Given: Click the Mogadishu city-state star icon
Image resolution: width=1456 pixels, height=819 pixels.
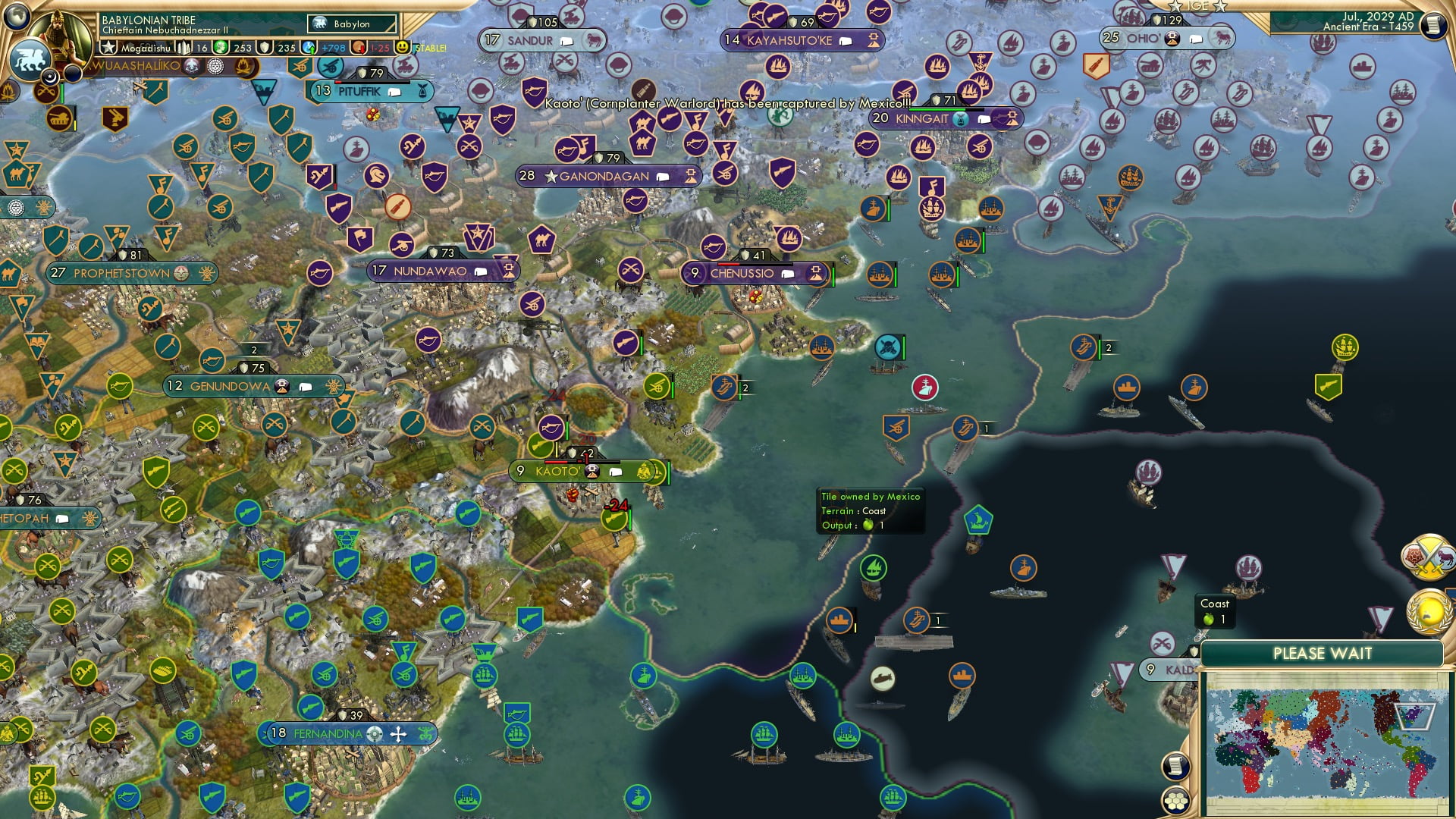Looking at the screenshot, I should pos(108,48).
